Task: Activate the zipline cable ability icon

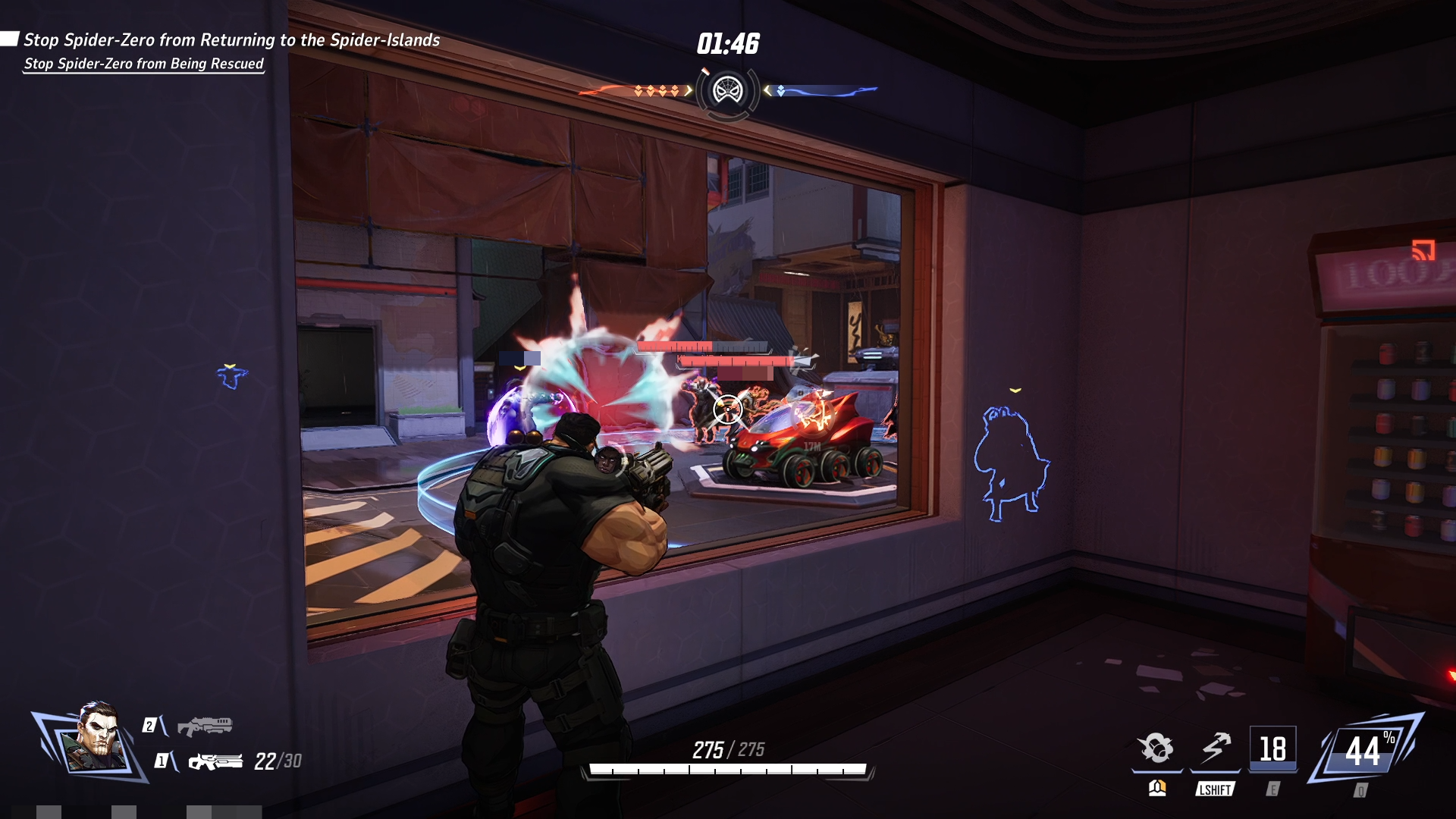Action: [x=1216, y=748]
